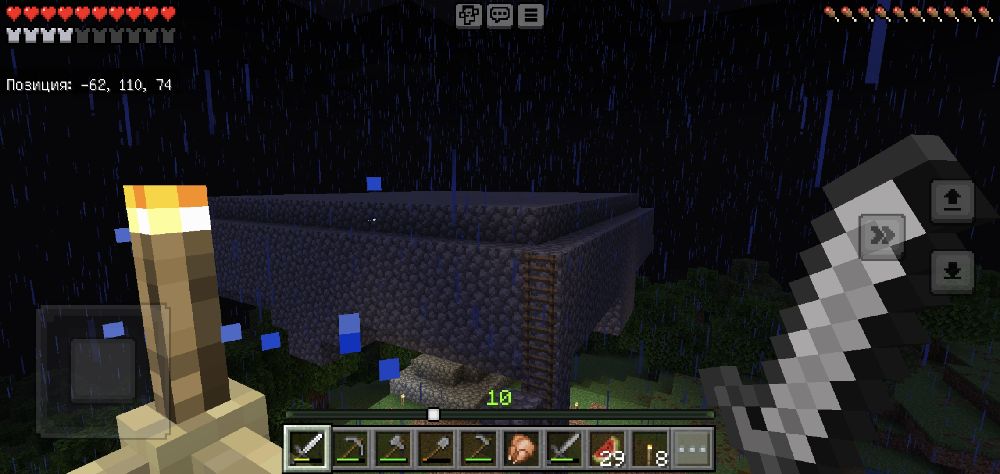Tap the jump button
The image size is (1000, 474).
(952, 203)
